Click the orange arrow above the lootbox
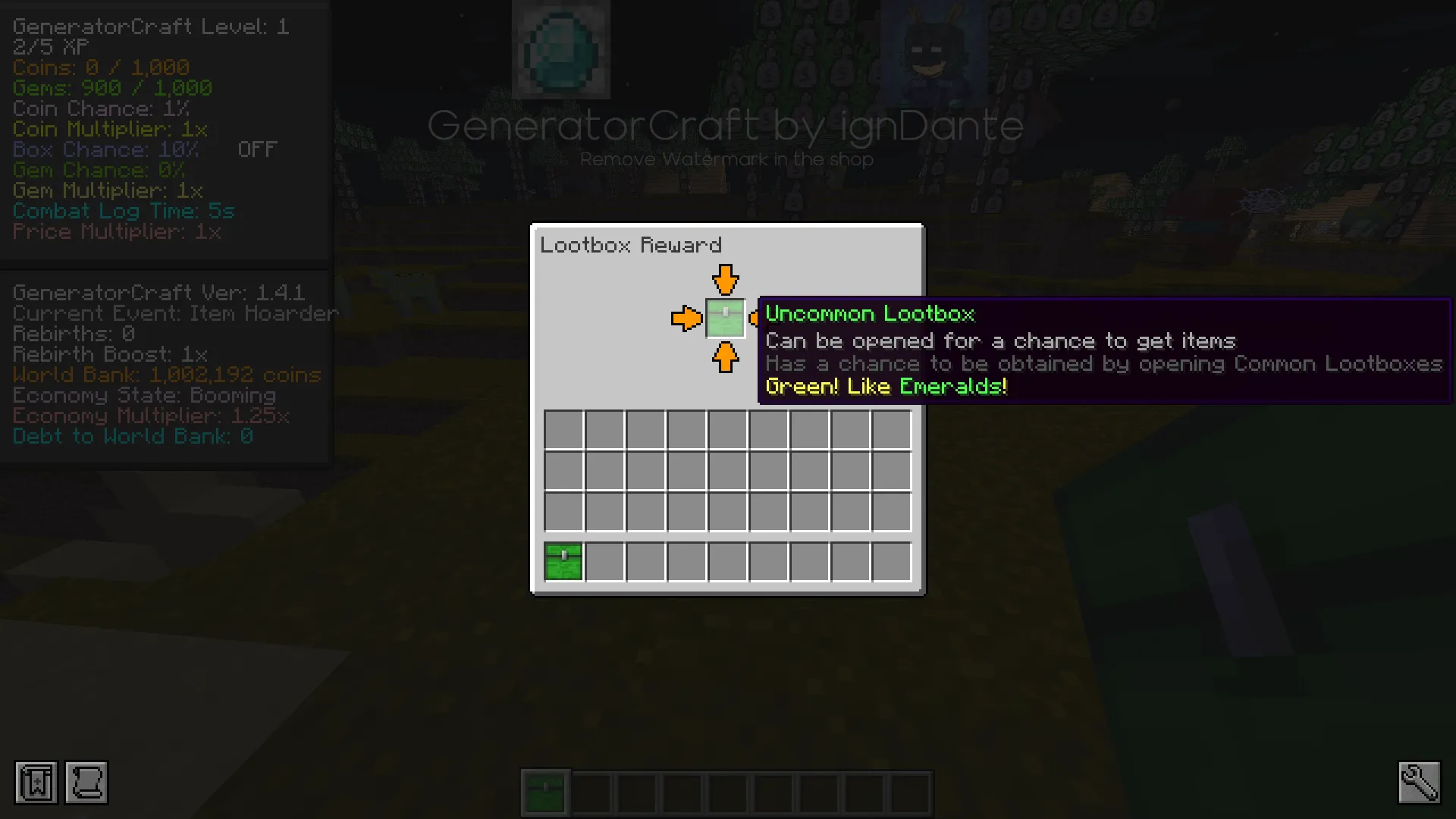The width and height of the screenshot is (1456, 819). (725, 281)
